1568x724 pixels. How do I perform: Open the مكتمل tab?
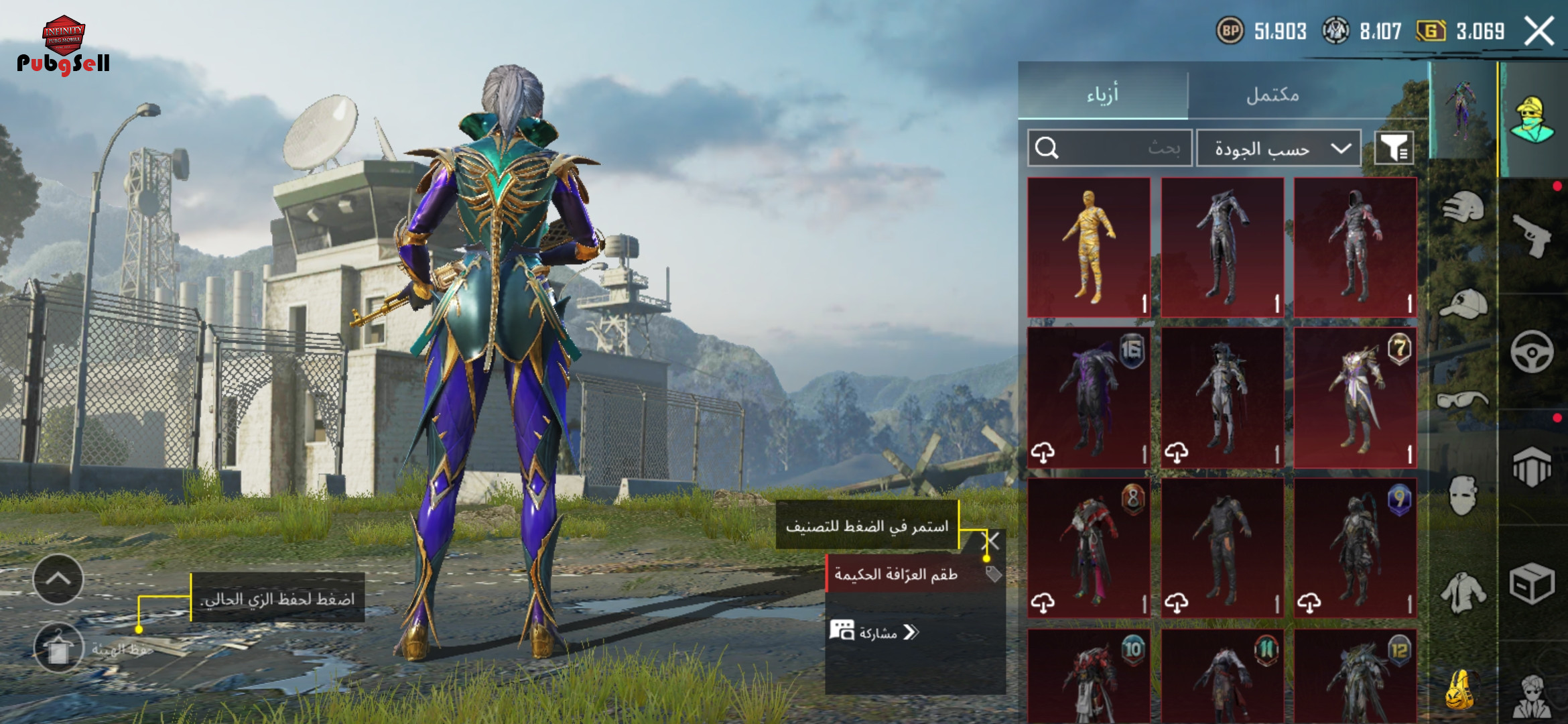1272,95
